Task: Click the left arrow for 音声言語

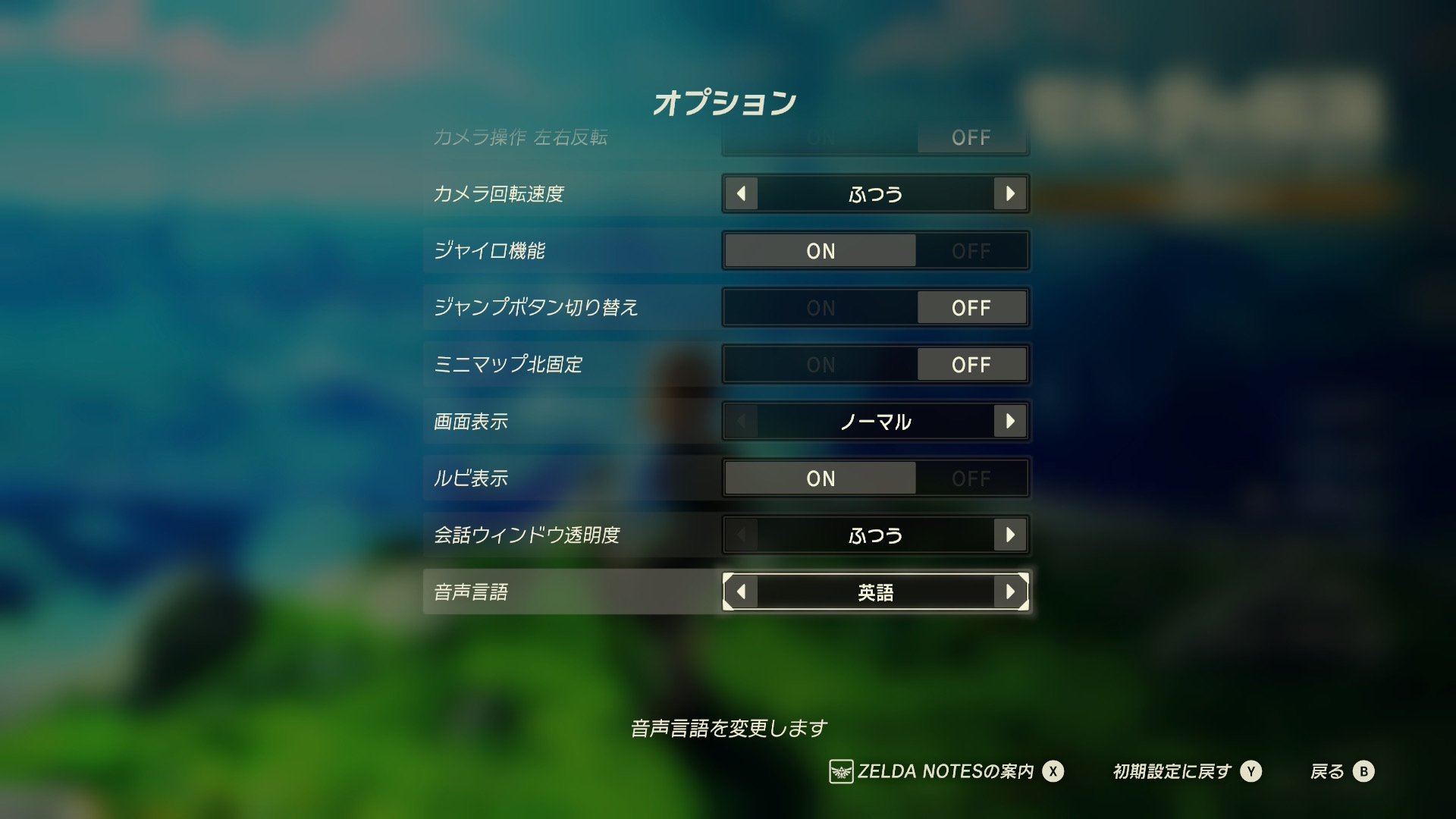Action: pyautogui.click(x=742, y=592)
